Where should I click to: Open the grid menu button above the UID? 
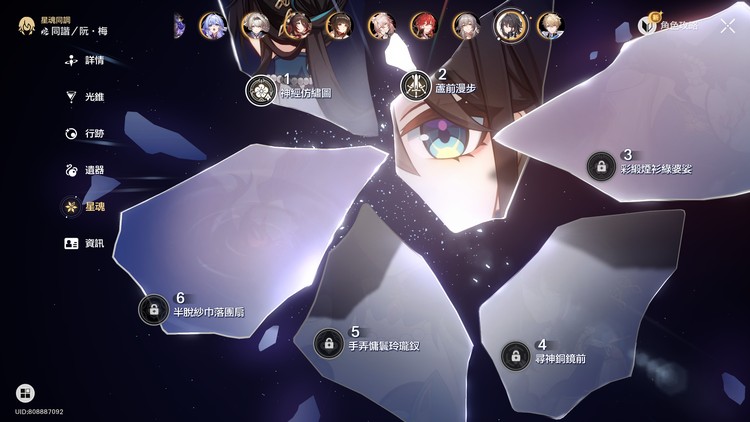(x=25, y=393)
